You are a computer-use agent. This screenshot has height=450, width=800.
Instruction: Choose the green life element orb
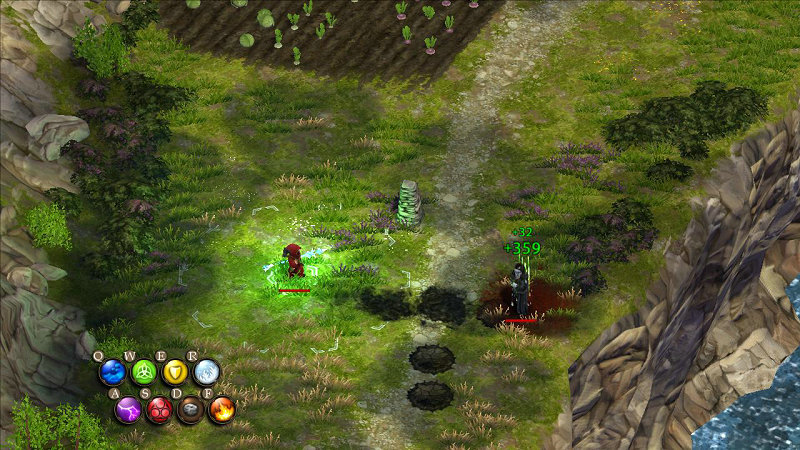[x=144, y=373]
